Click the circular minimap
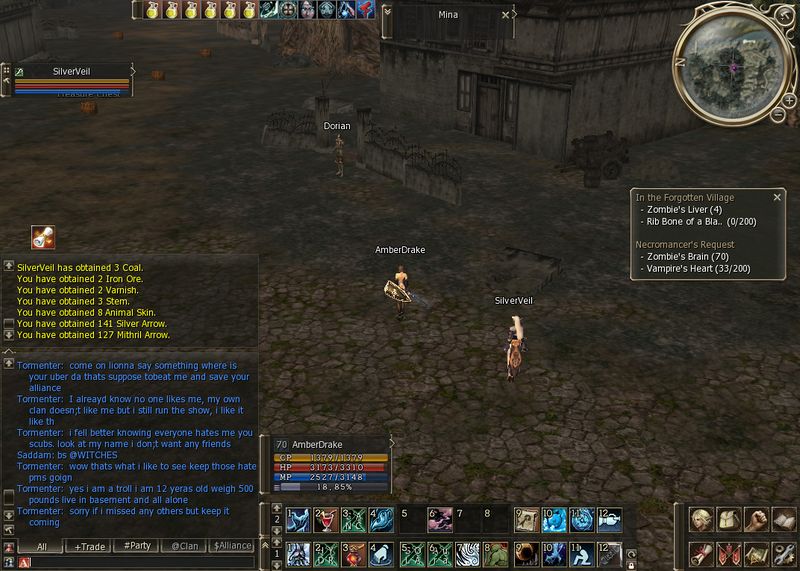This screenshot has height=571, width=800. coord(732,67)
